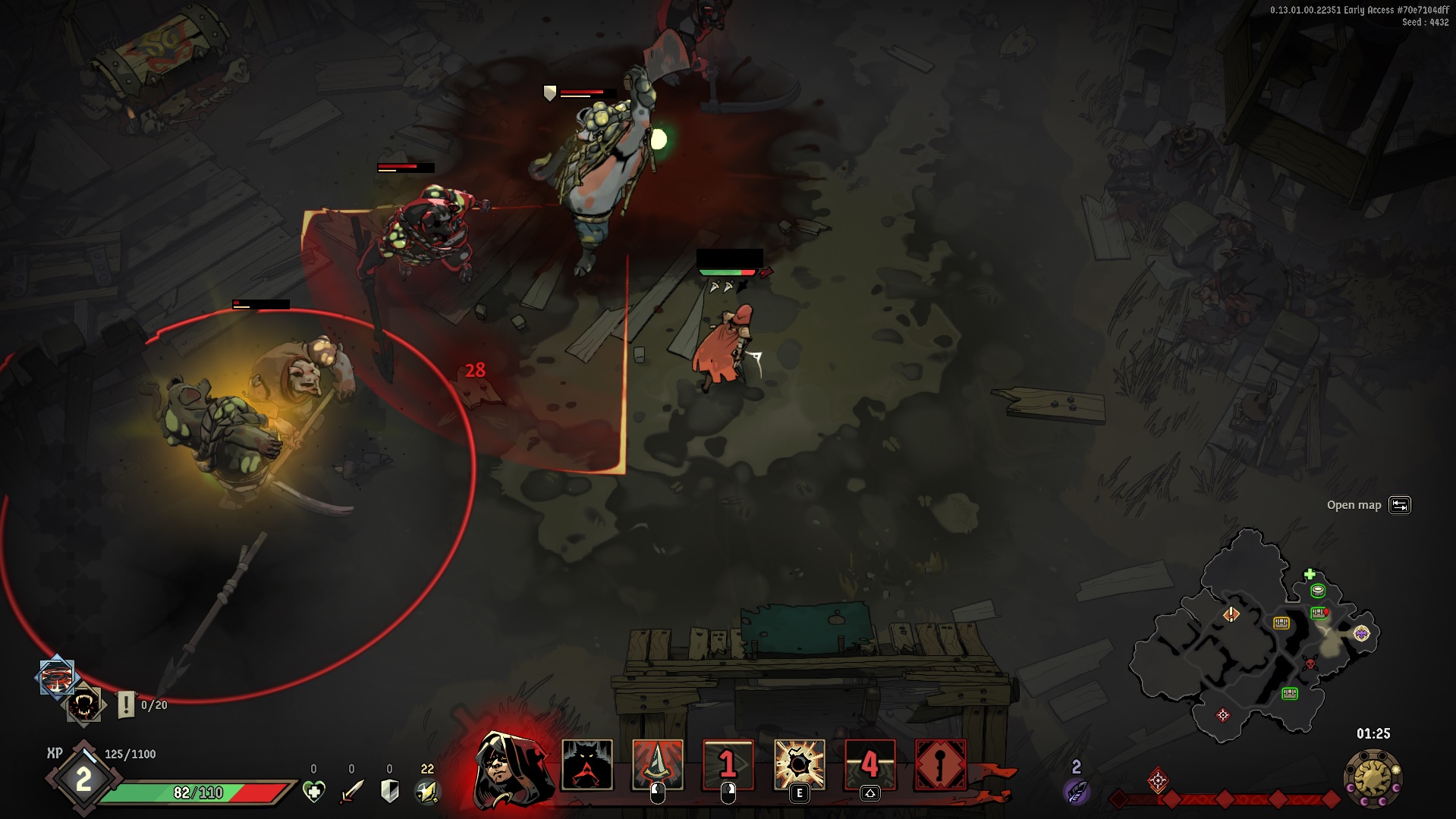Viewport: 1456px width, 819px height.
Task: Click the green cross healing marker on minimap
Action: [1310, 574]
